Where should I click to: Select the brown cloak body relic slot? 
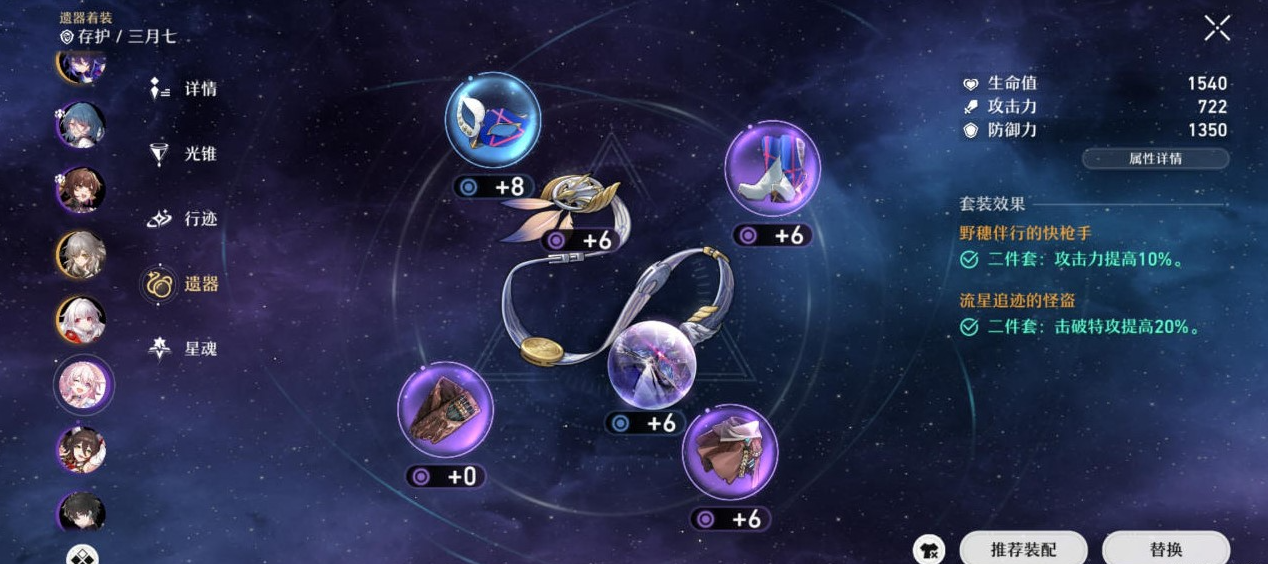point(730,452)
